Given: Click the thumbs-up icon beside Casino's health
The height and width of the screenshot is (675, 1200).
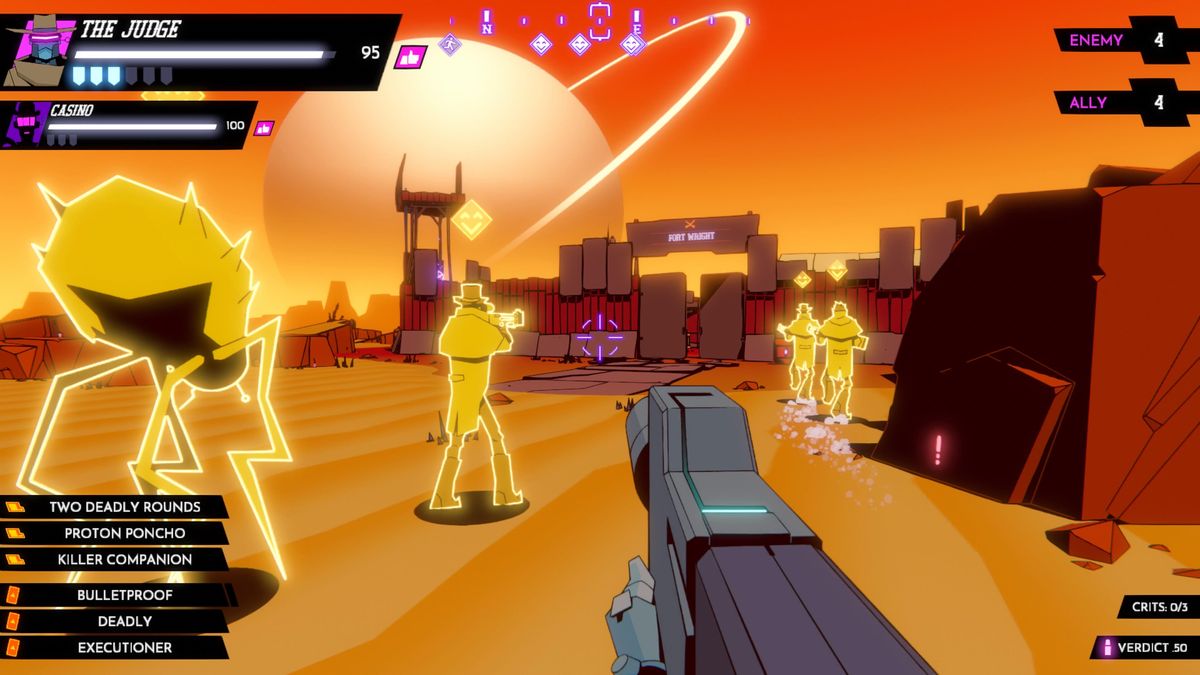Looking at the screenshot, I should (264, 128).
